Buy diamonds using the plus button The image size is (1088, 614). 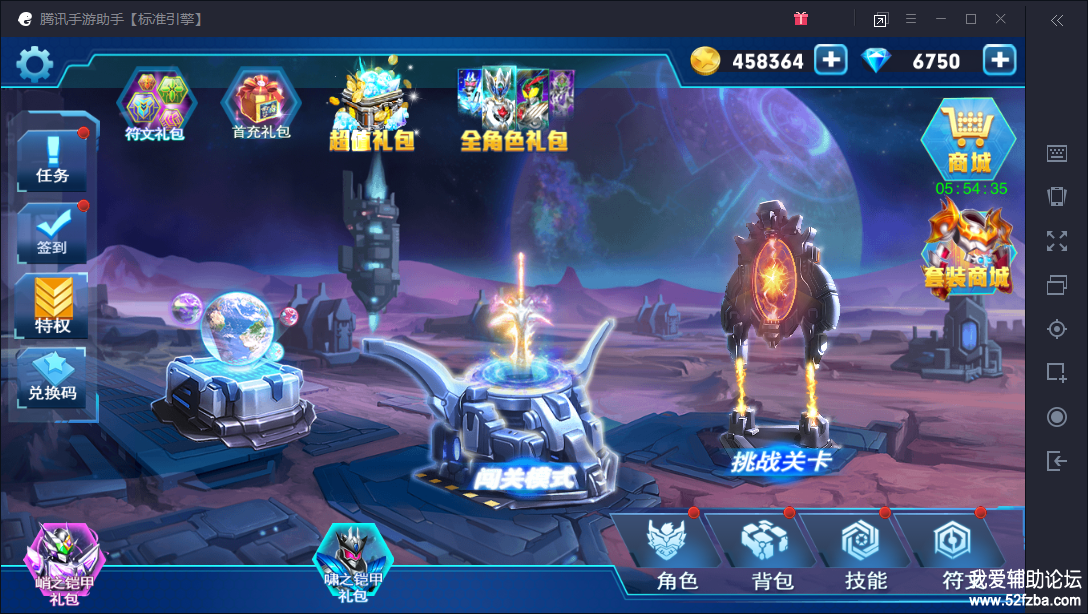[999, 61]
